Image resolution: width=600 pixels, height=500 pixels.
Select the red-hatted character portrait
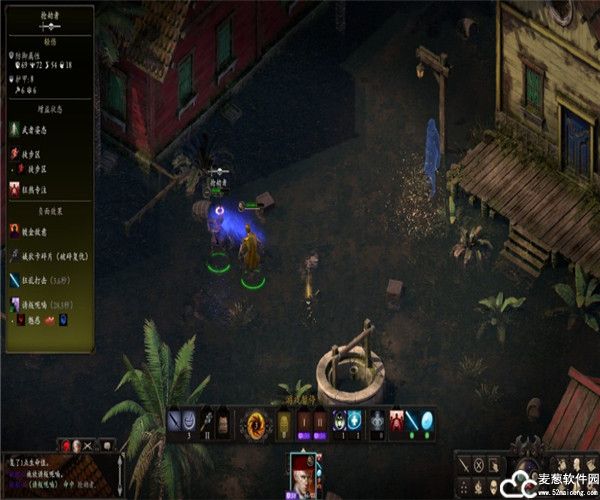point(303,472)
